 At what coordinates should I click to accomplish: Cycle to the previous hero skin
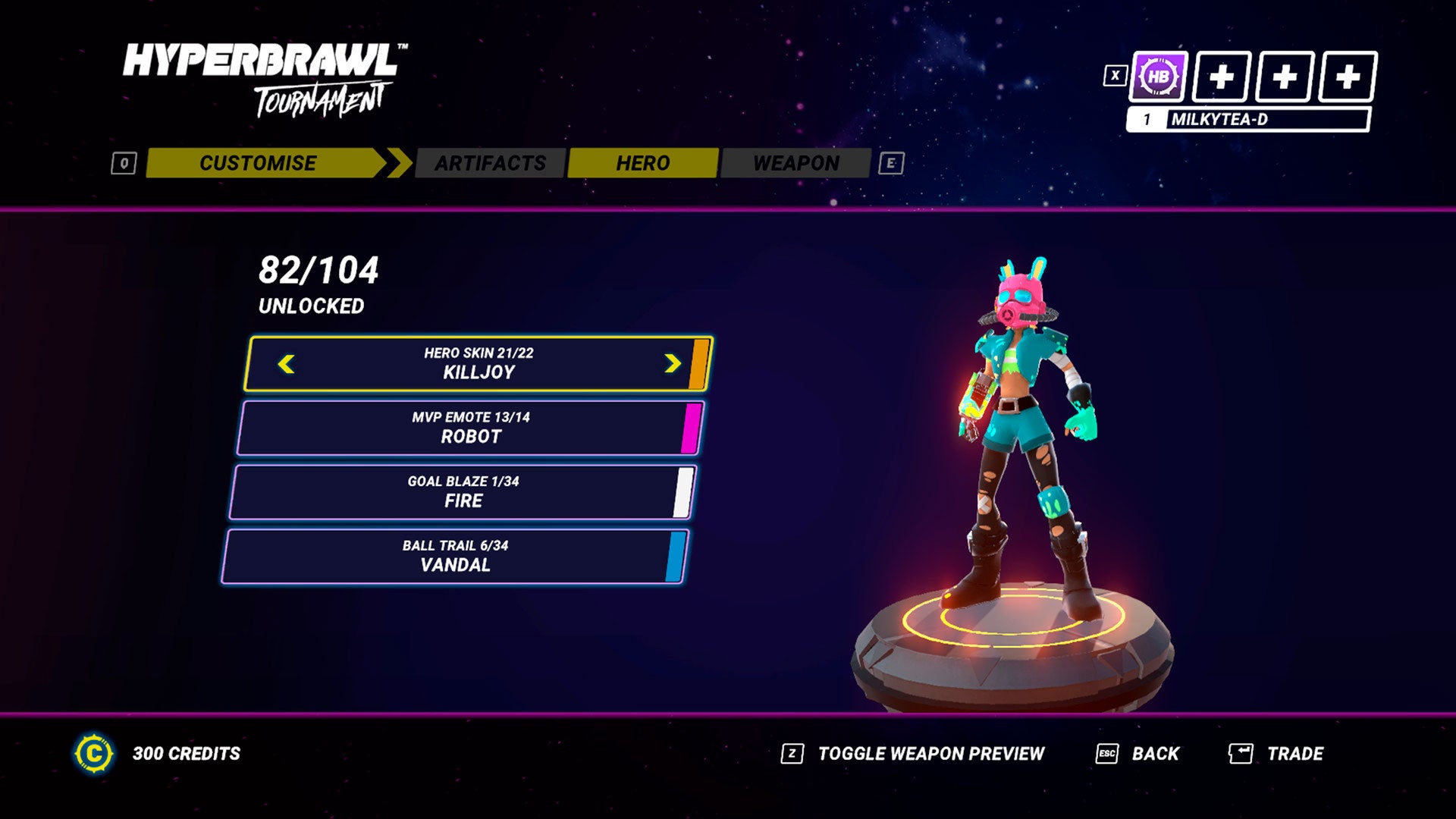[287, 365]
